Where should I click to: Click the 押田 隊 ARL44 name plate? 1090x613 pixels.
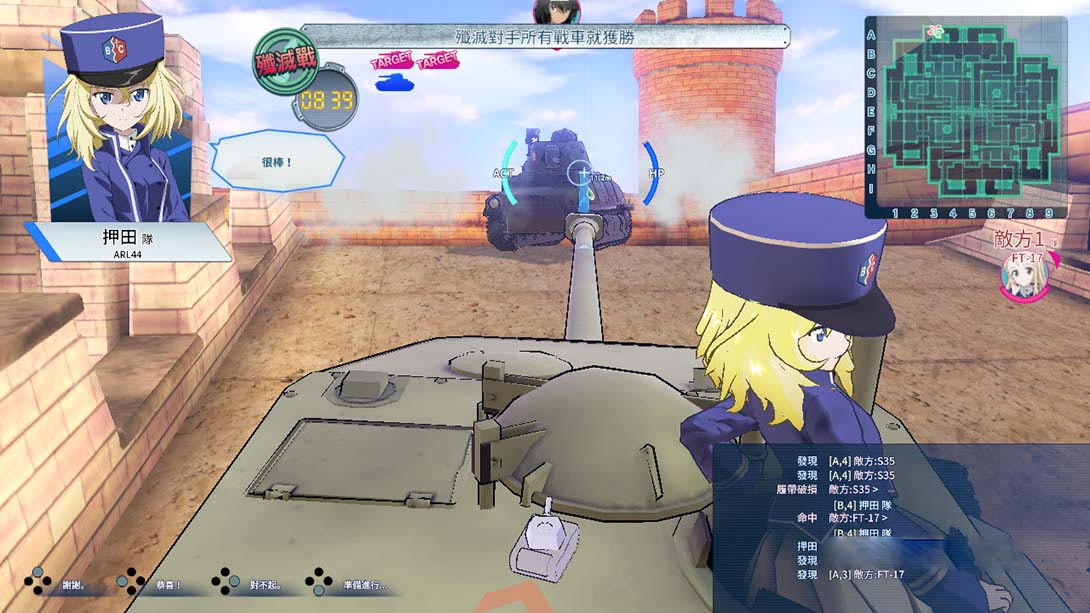[130, 242]
